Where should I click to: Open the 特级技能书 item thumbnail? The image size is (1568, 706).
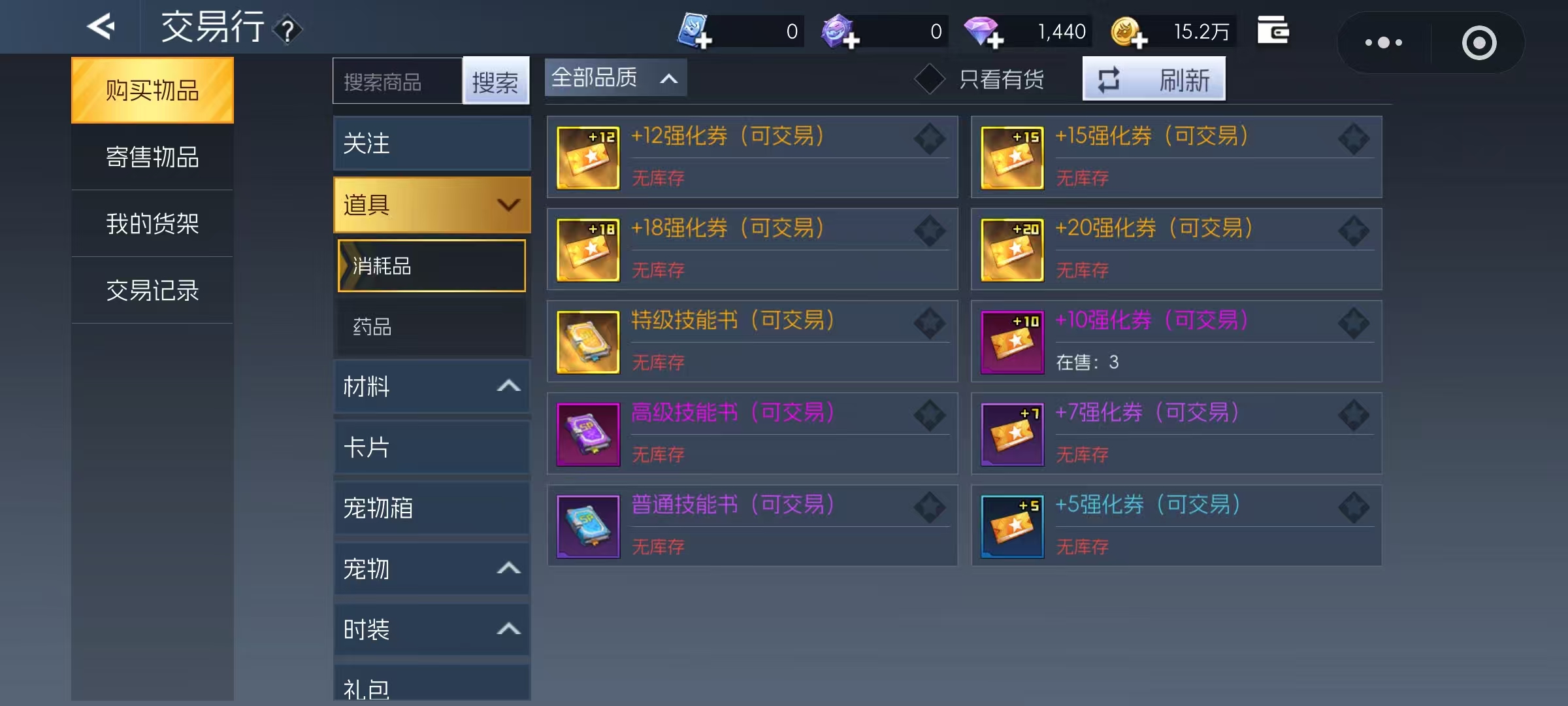pyautogui.click(x=587, y=341)
